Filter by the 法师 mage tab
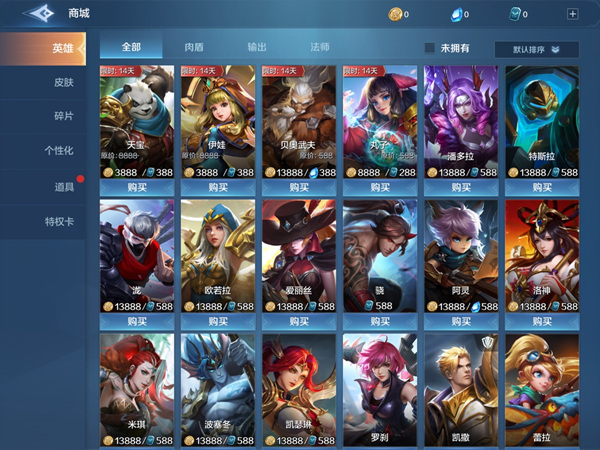 [x=320, y=47]
